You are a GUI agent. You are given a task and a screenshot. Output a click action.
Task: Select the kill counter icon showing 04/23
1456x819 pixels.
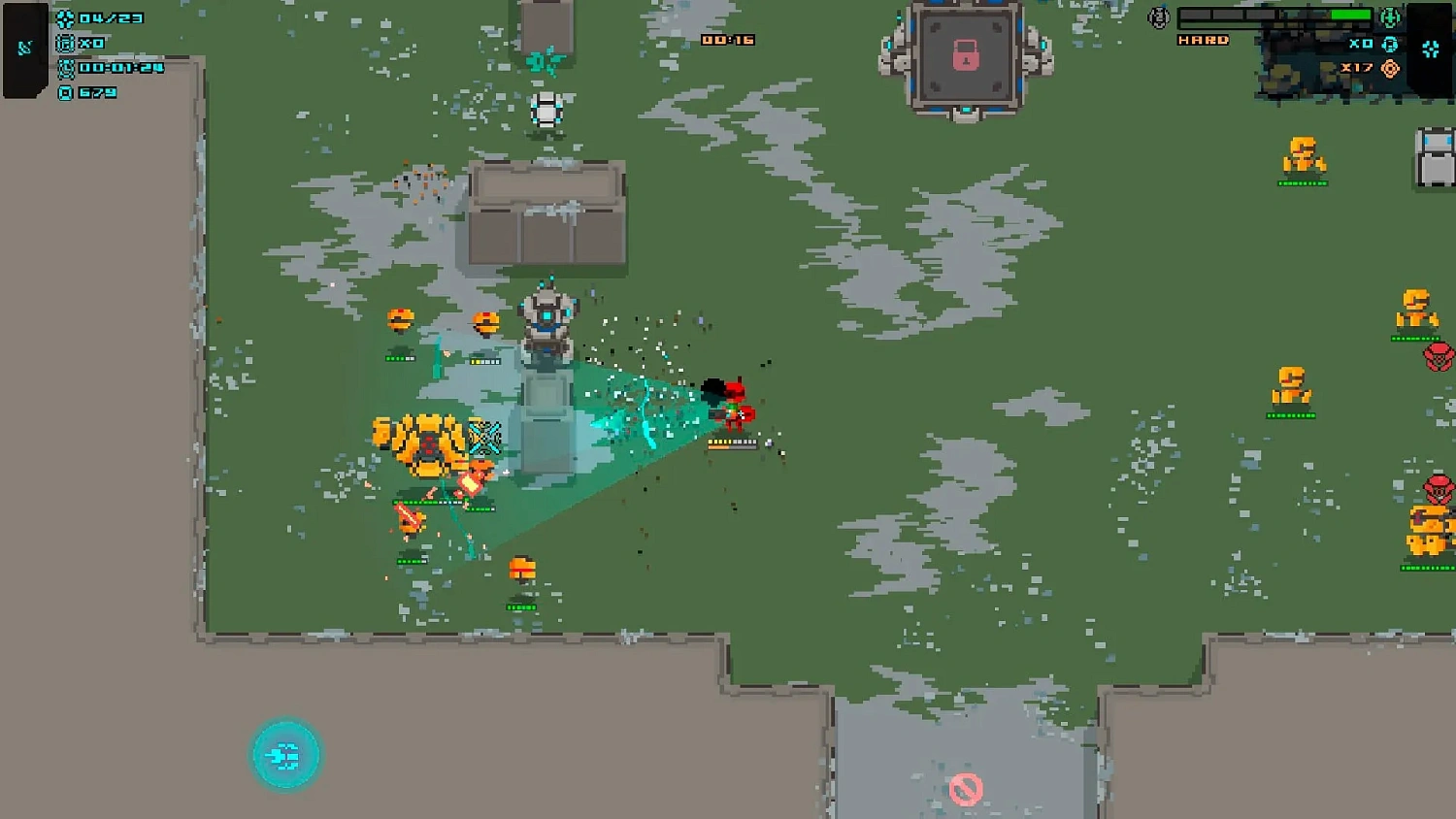click(x=64, y=19)
